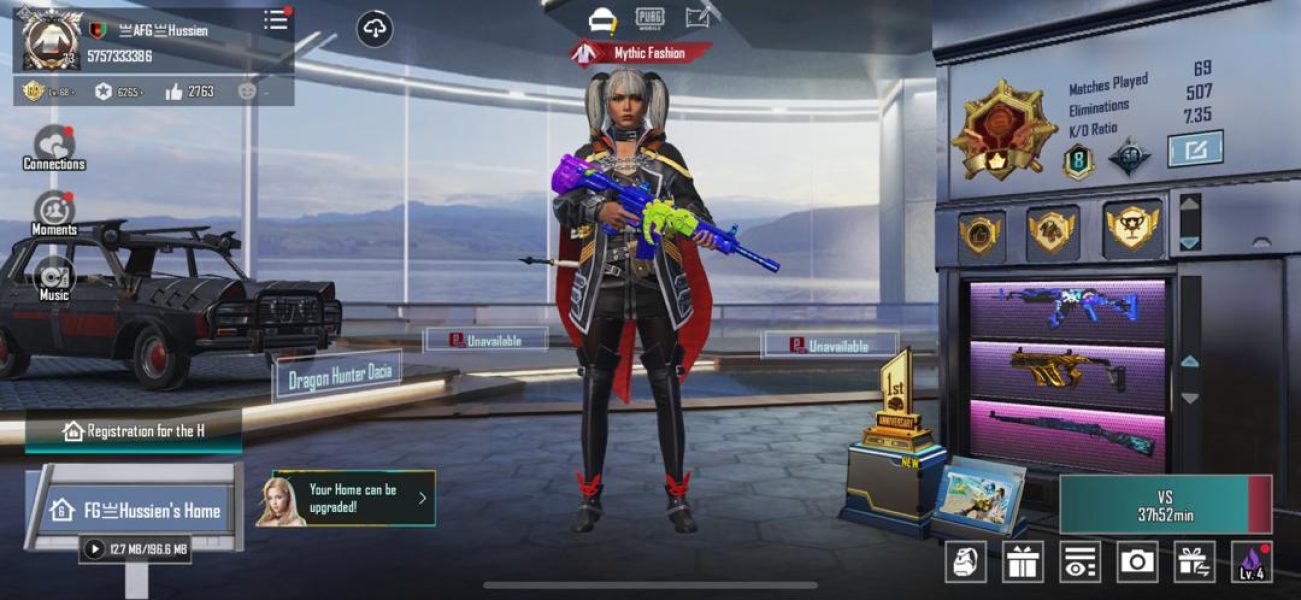Screen dimensions: 1301x600
Task: Open the Dragon Hunter Dacia vehicle label
Action: 337,377
